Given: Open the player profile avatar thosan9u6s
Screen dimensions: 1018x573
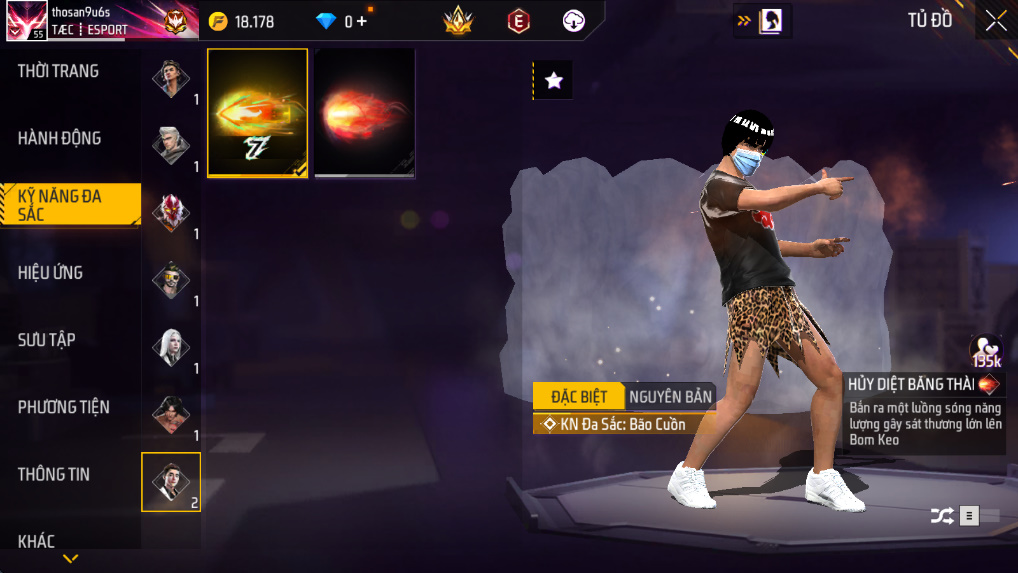Looking at the screenshot, I should point(24,21).
